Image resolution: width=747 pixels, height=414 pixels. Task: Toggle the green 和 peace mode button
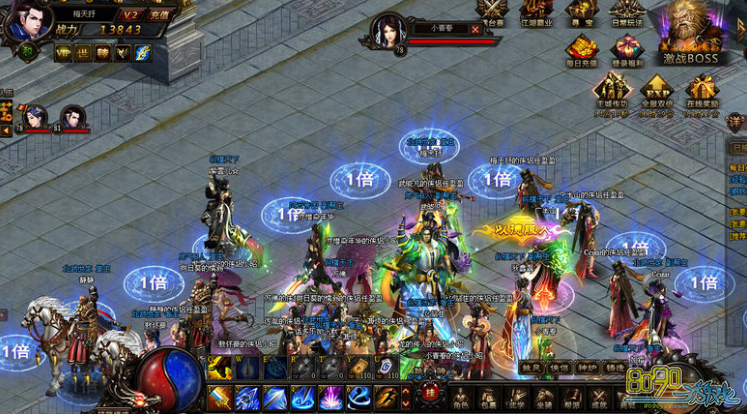tap(28, 53)
